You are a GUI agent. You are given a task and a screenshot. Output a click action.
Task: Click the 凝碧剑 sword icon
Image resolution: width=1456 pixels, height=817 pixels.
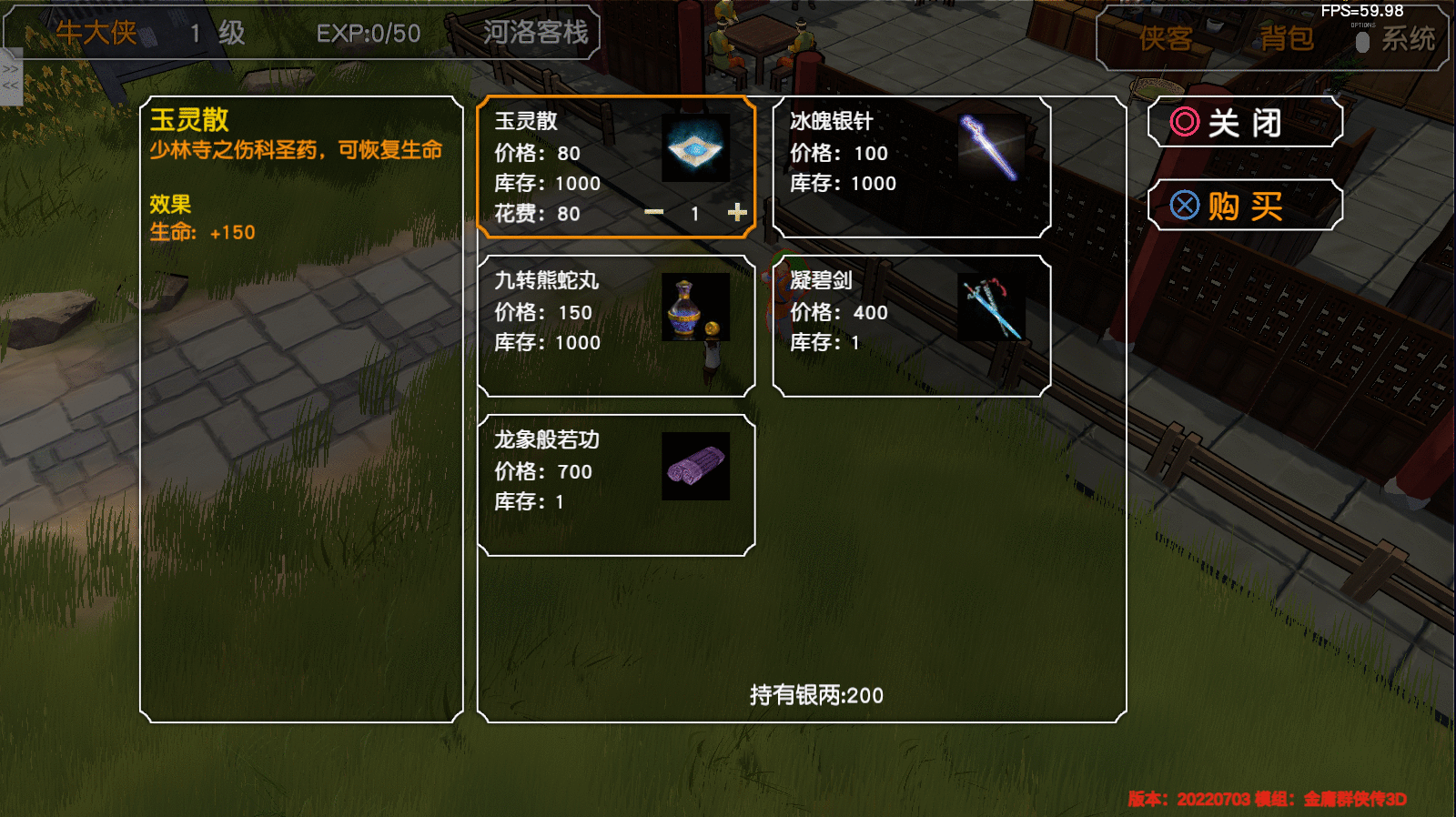tap(991, 307)
